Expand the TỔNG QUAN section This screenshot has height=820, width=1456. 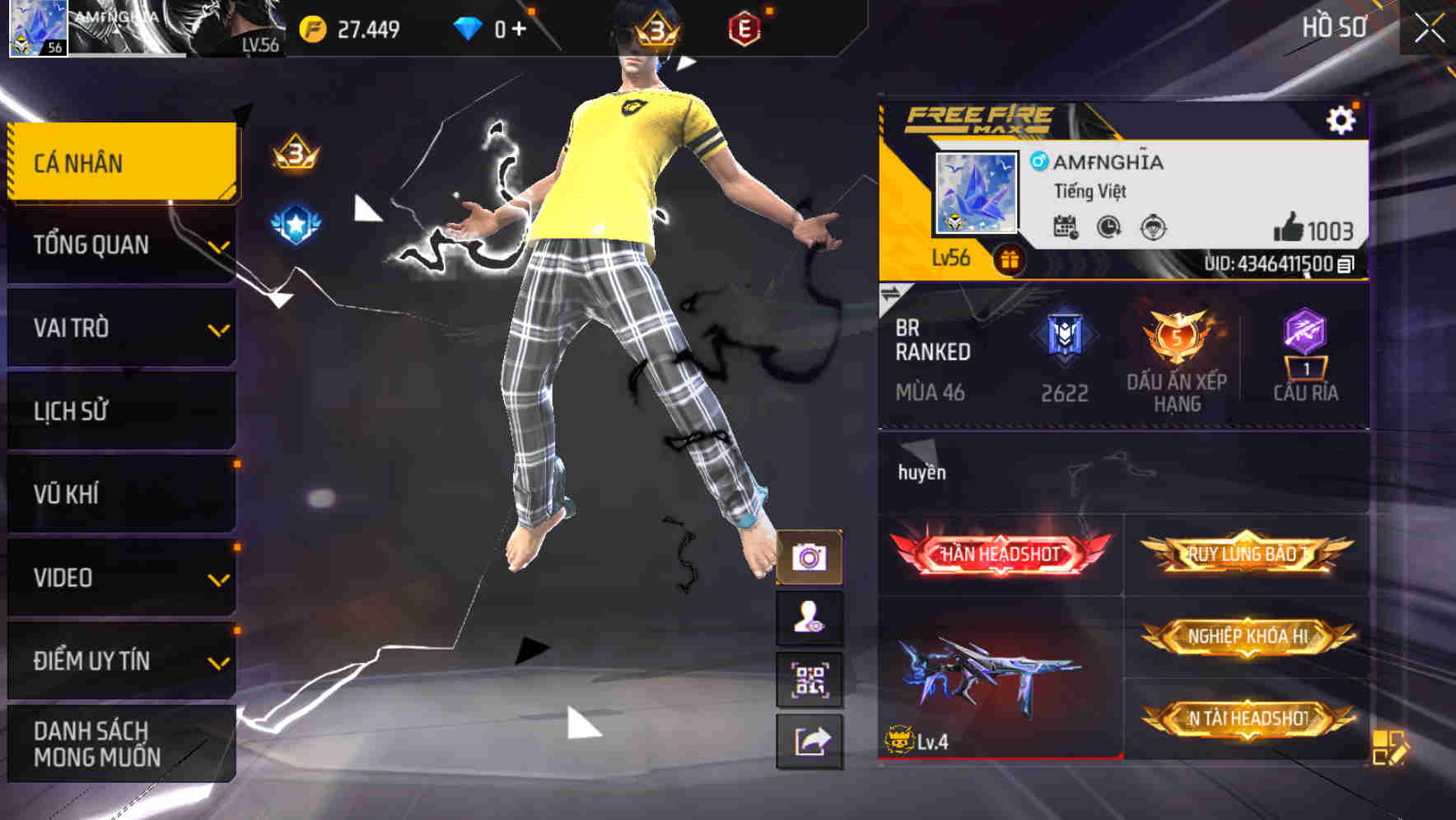pyautogui.click(x=120, y=245)
